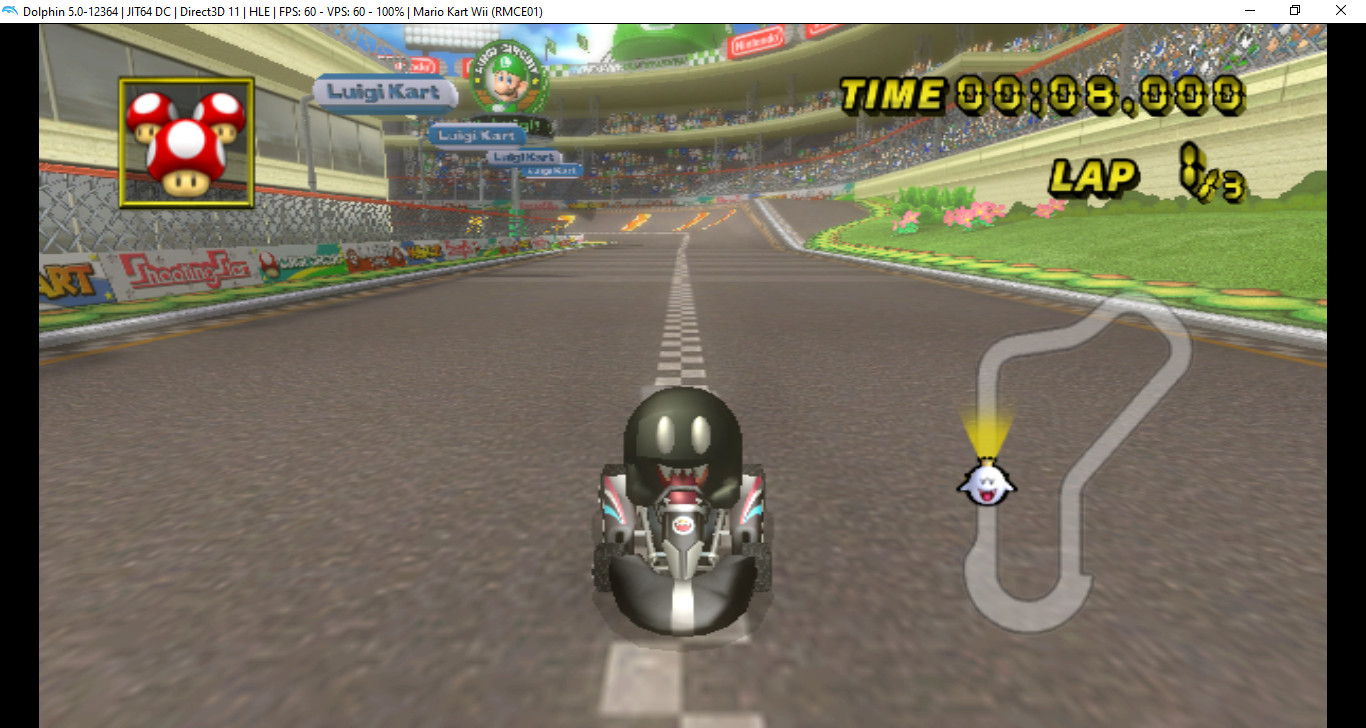This screenshot has width=1366, height=728.
Task: Click the restore window button
Action: tap(1294, 10)
